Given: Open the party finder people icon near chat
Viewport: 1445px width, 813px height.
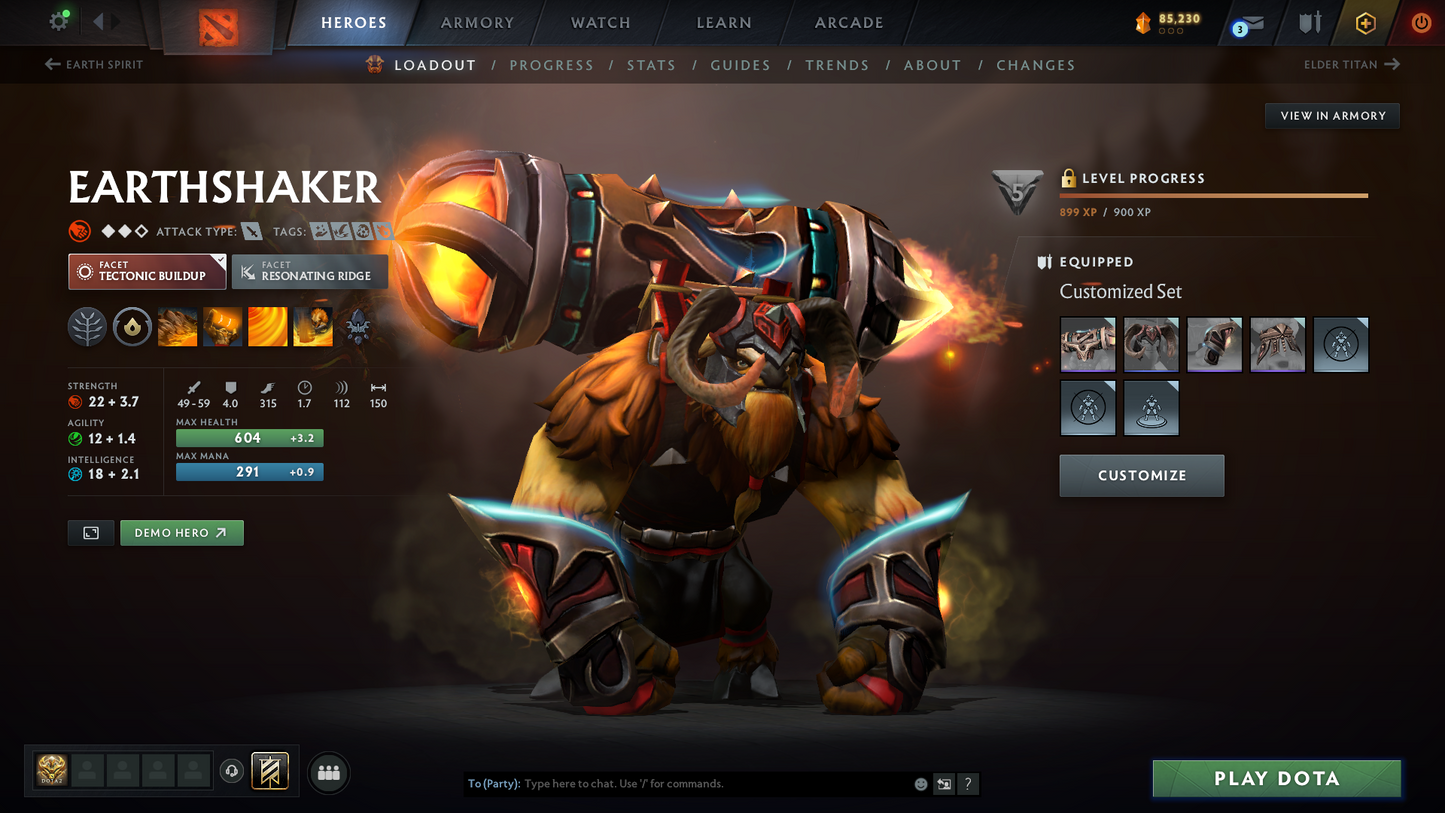Looking at the screenshot, I should (329, 772).
